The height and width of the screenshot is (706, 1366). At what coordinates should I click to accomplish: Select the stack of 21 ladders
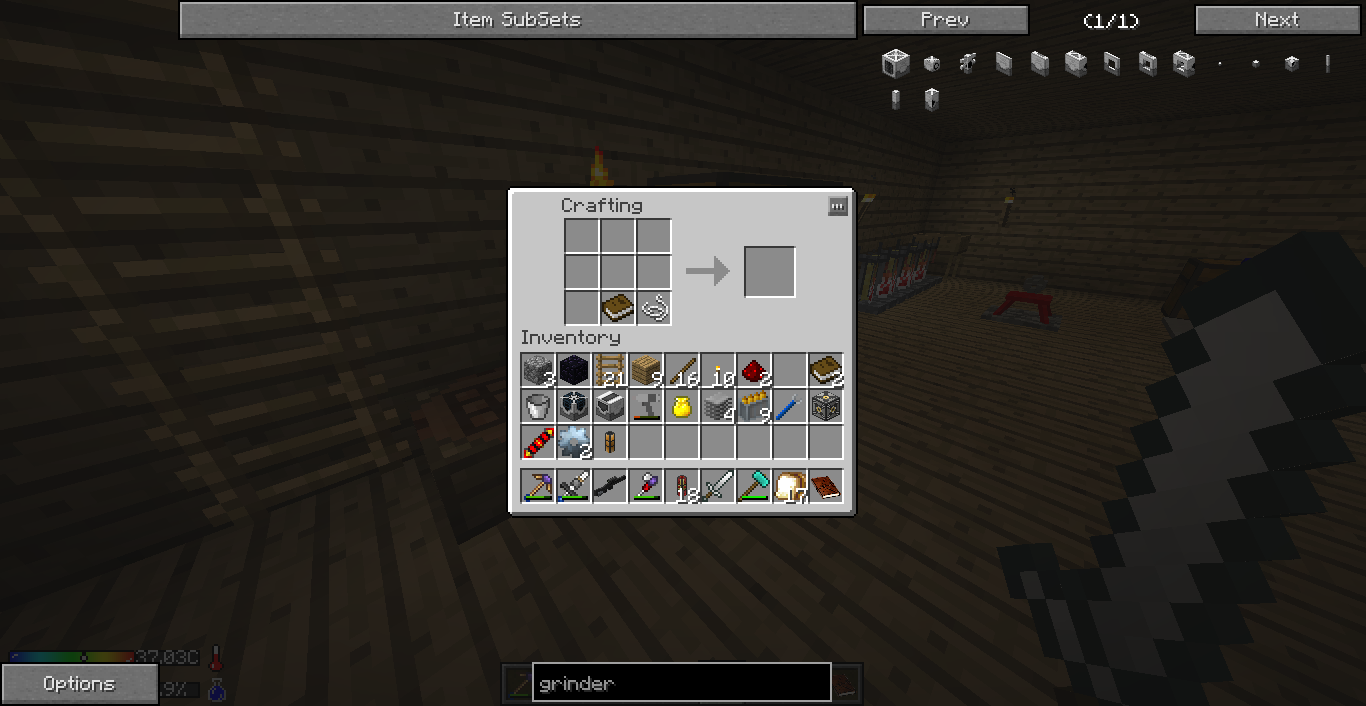610,371
